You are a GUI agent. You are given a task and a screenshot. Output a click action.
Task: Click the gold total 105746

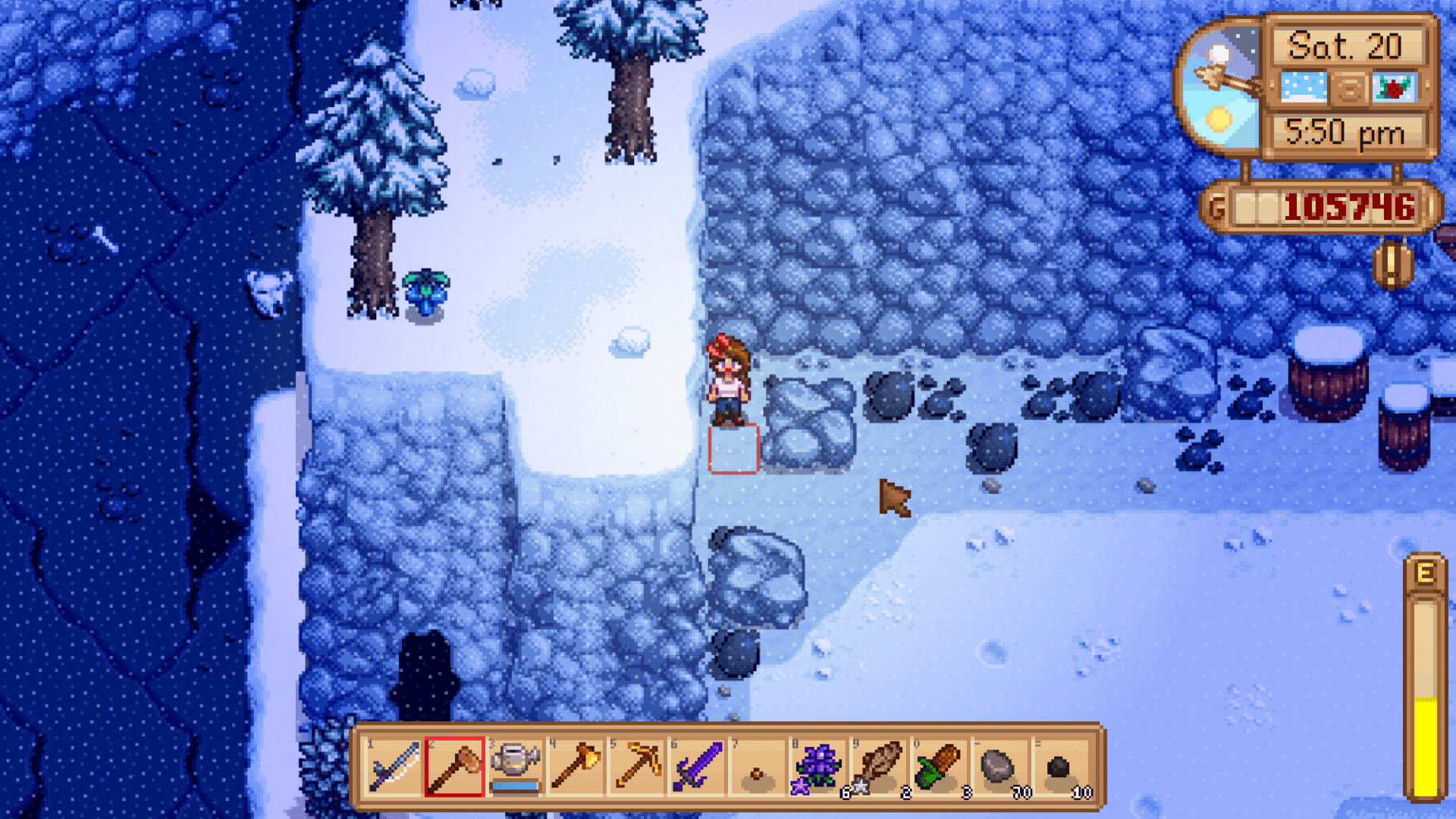1350,205
